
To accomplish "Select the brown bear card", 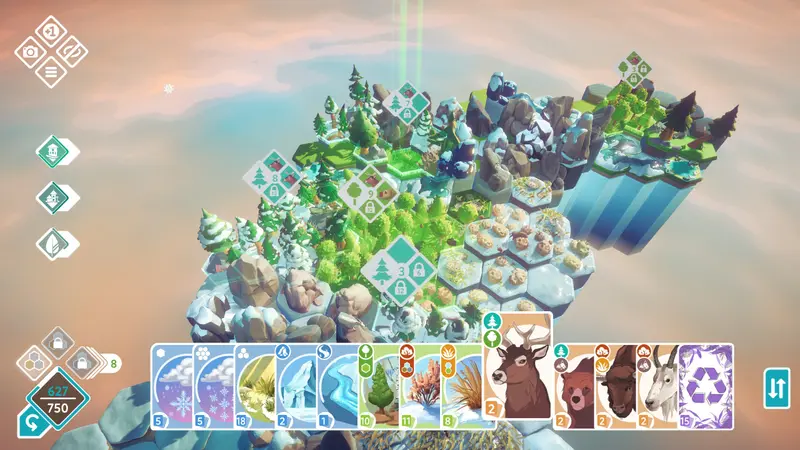I will tap(573, 386).
